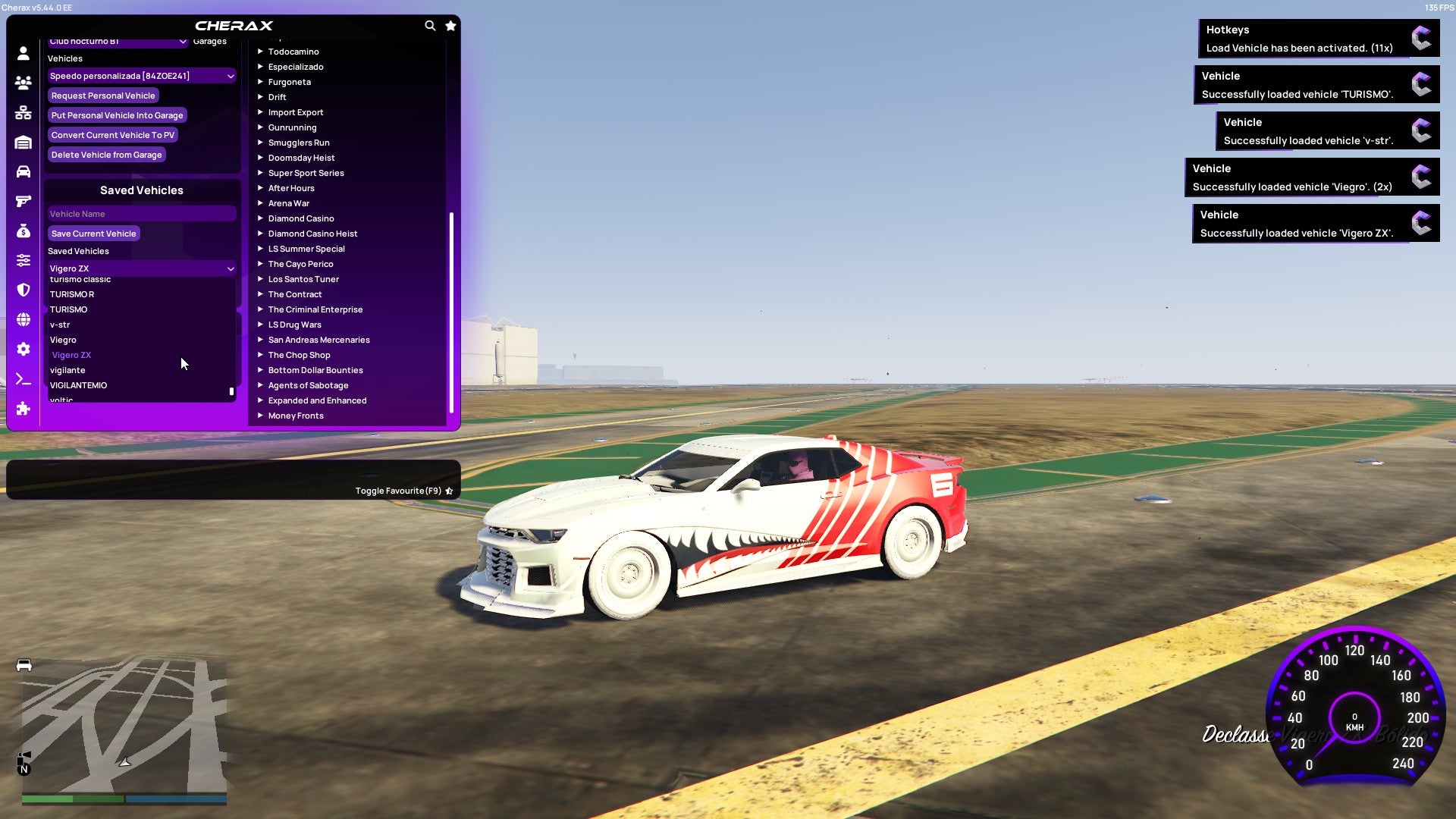Open the Self menu icon
The width and height of the screenshot is (1456, 819).
pyautogui.click(x=23, y=53)
